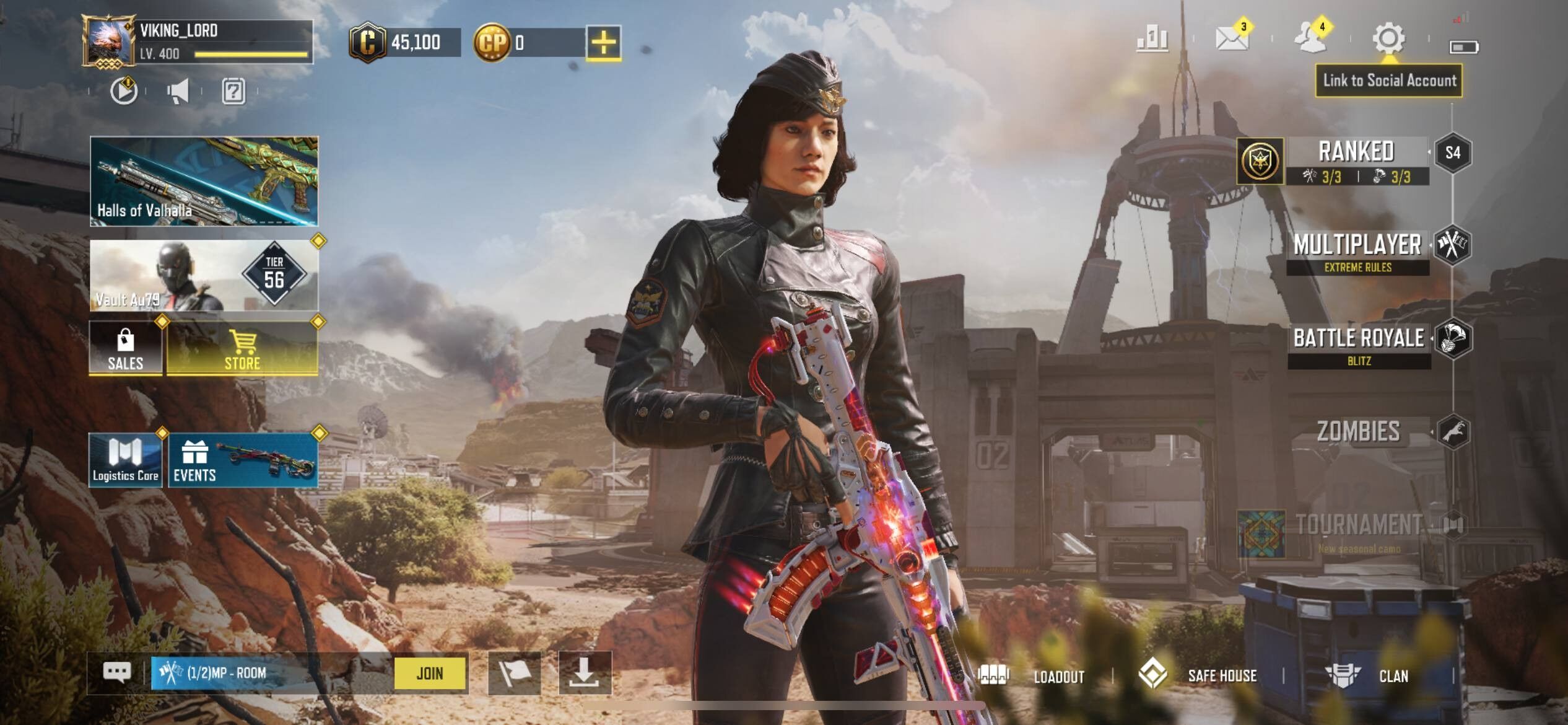Screen dimensions: 1568x725
Task: Go to the Store
Action: point(242,348)
